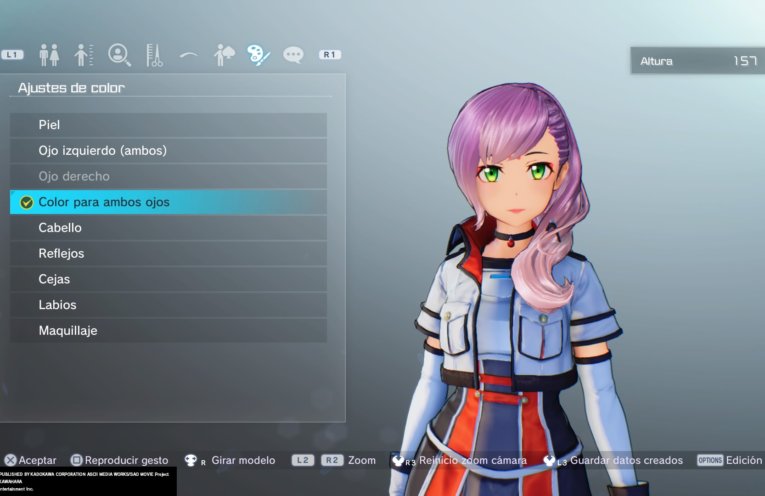765x496 pixels.
Task: Choose Ojo izquierdo (ambos) entry
Action: (x=168, y=151)
